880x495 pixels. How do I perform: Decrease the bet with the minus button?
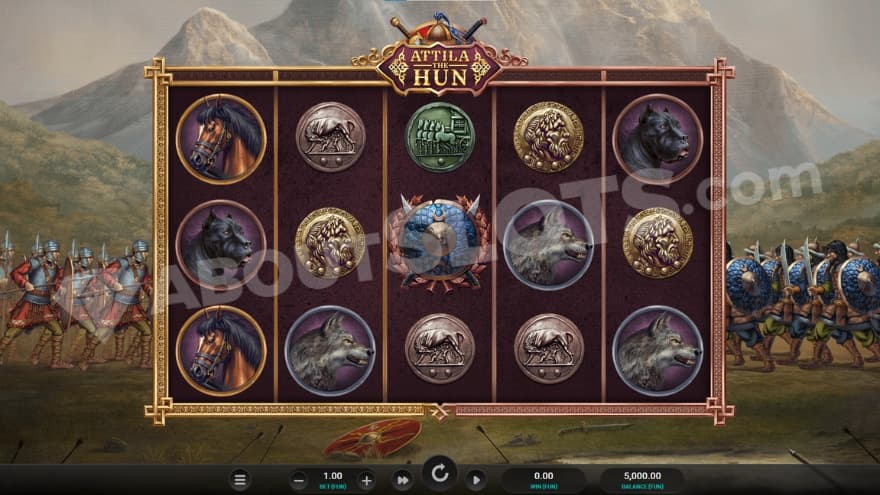point(299,480)
